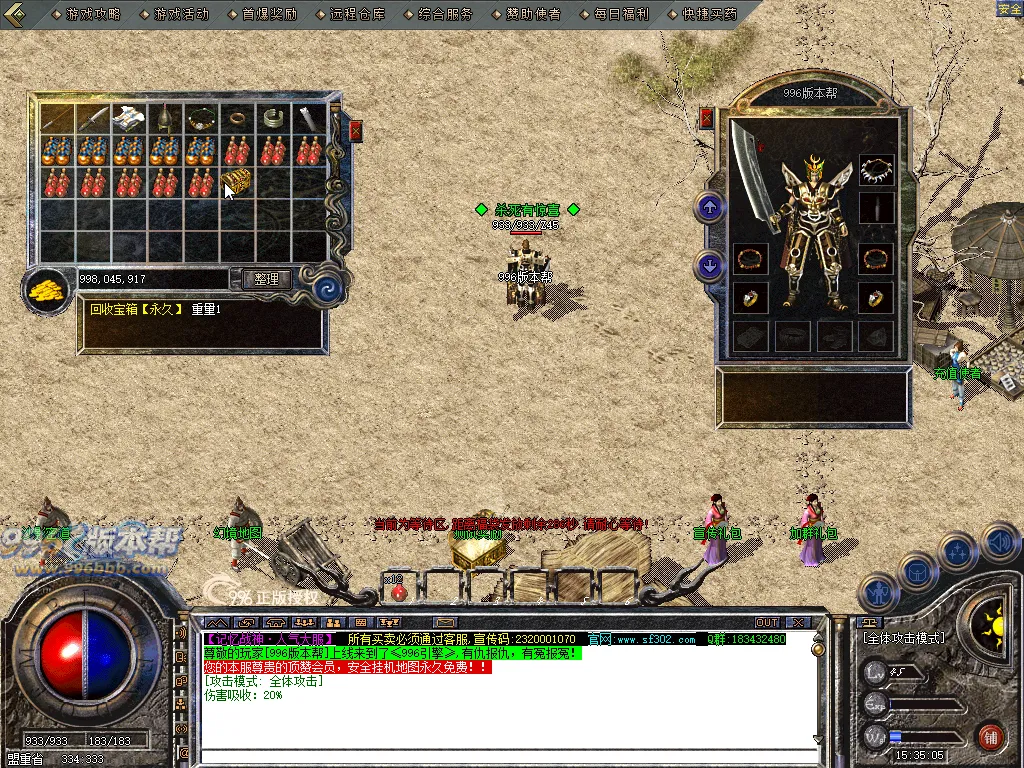Open the red 铺 shop button
This screenshot has height=768, width=1024.
[990, 738]
